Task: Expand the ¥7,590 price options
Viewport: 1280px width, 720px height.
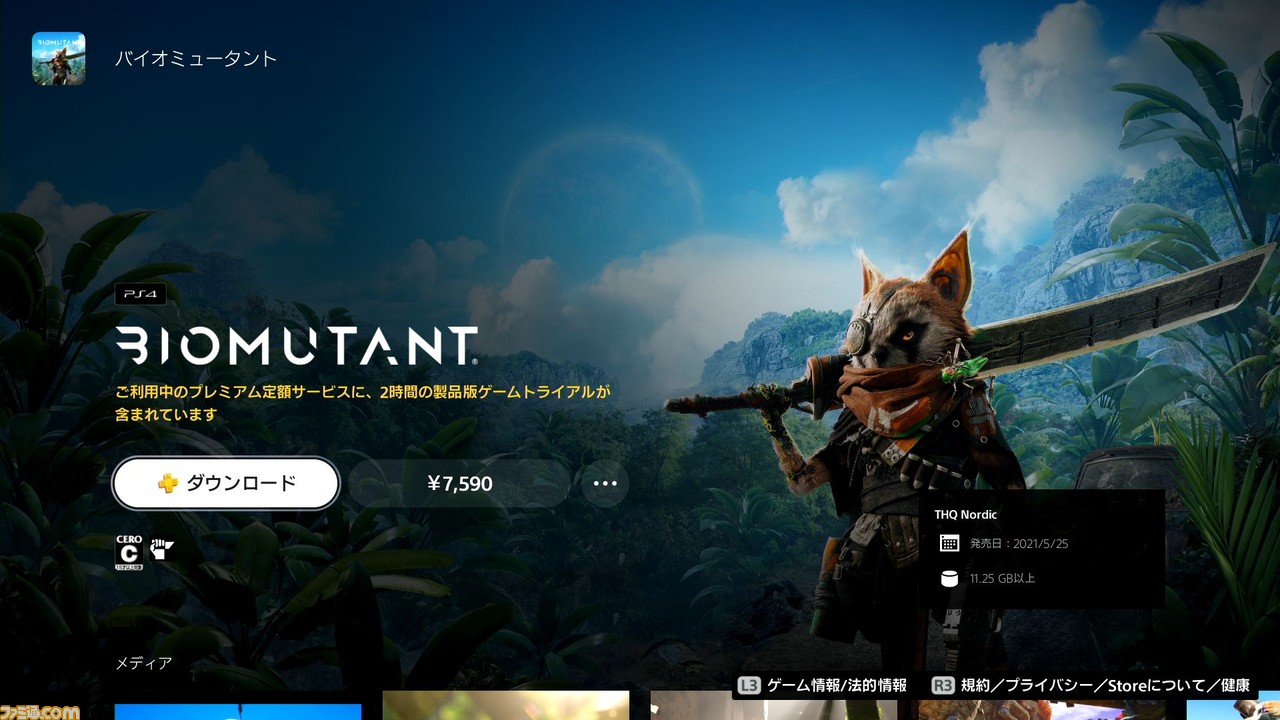Action: coord(460,483)
